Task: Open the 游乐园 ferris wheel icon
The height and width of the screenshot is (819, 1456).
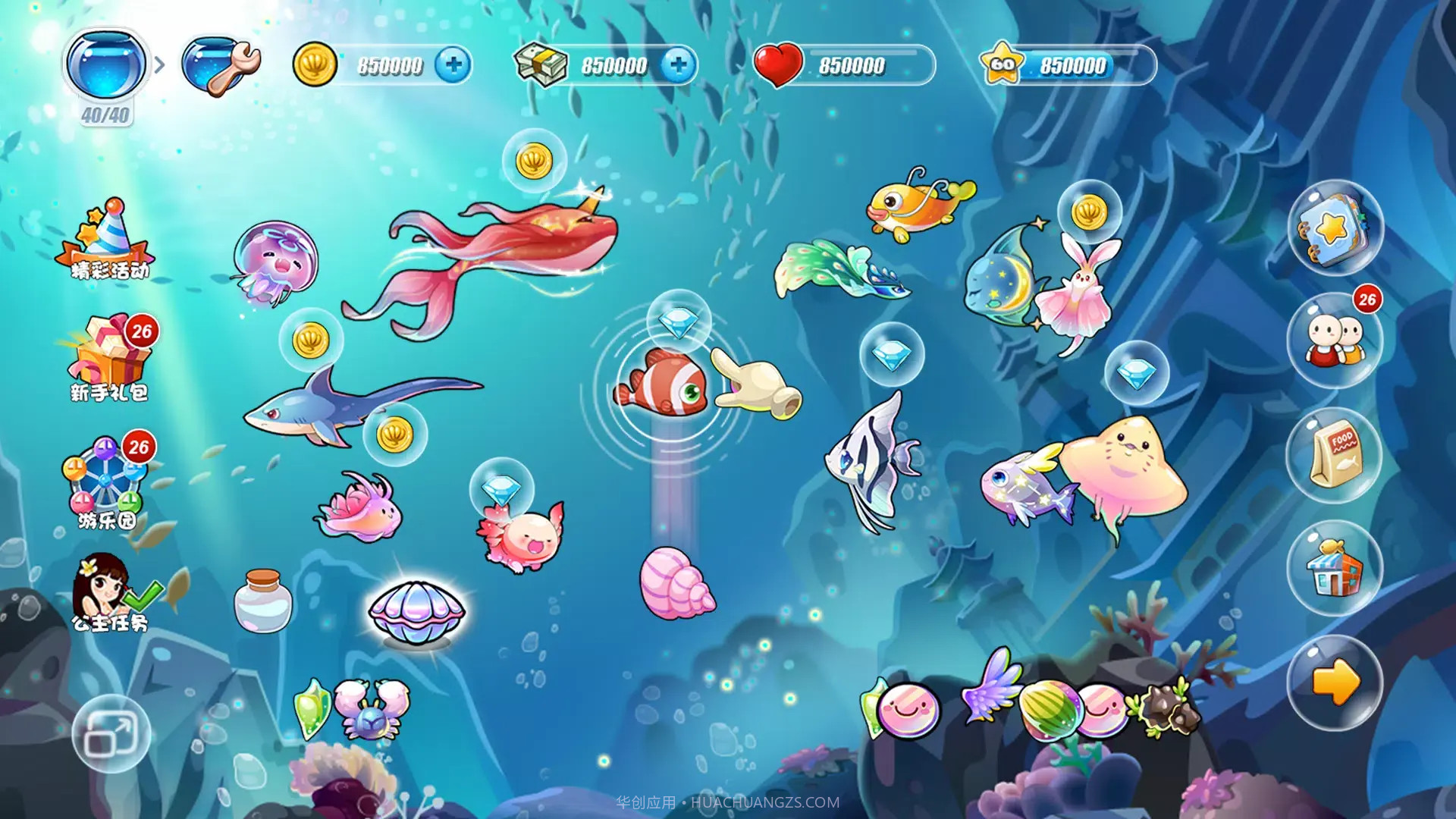Action: (x=106, y=478)
